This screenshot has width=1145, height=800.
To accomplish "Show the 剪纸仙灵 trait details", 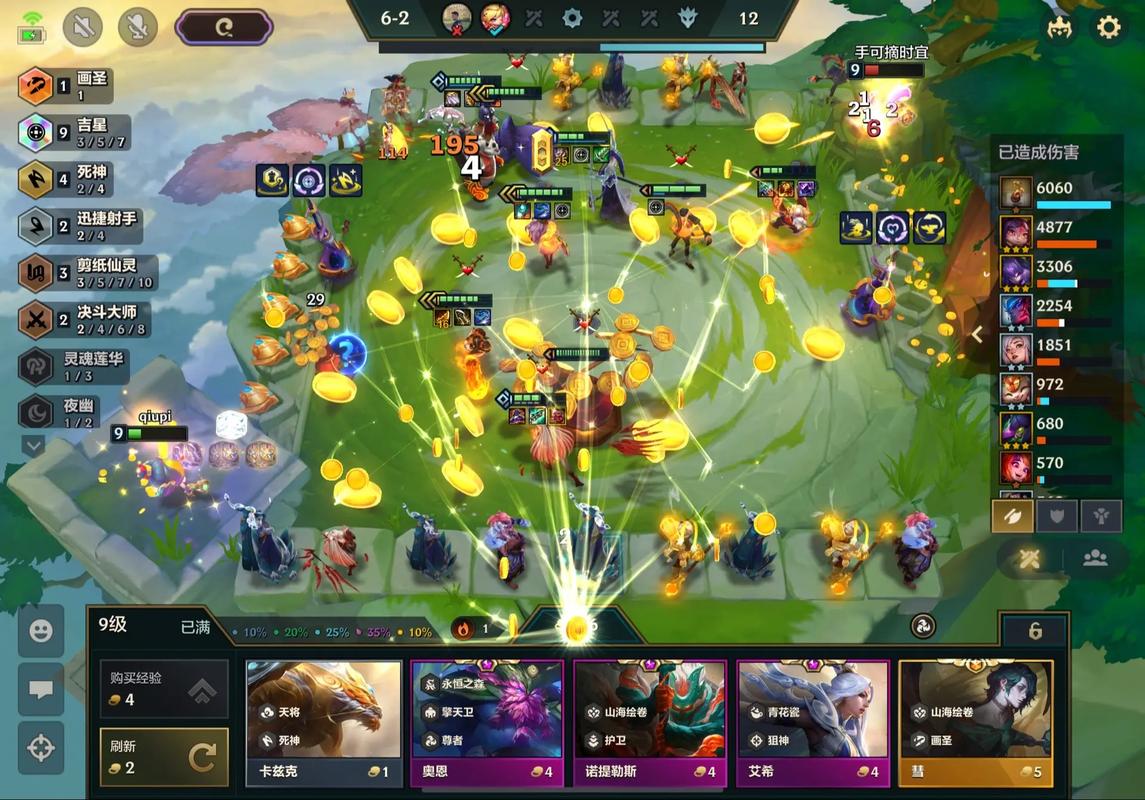I will pos(80,272).
